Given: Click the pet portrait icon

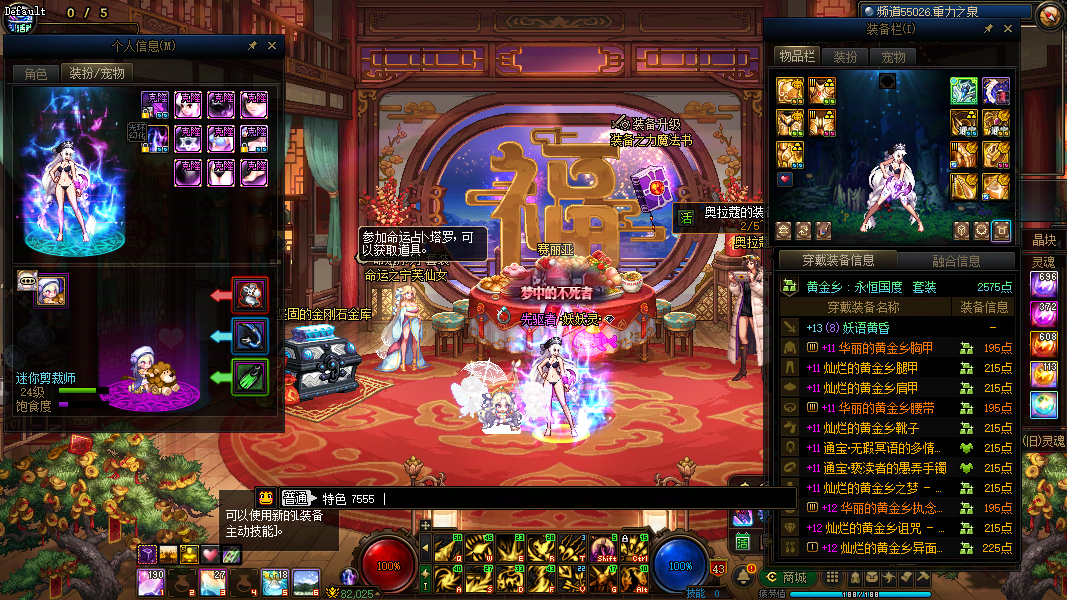Looking at the screenshot, I should coord(51,287).
